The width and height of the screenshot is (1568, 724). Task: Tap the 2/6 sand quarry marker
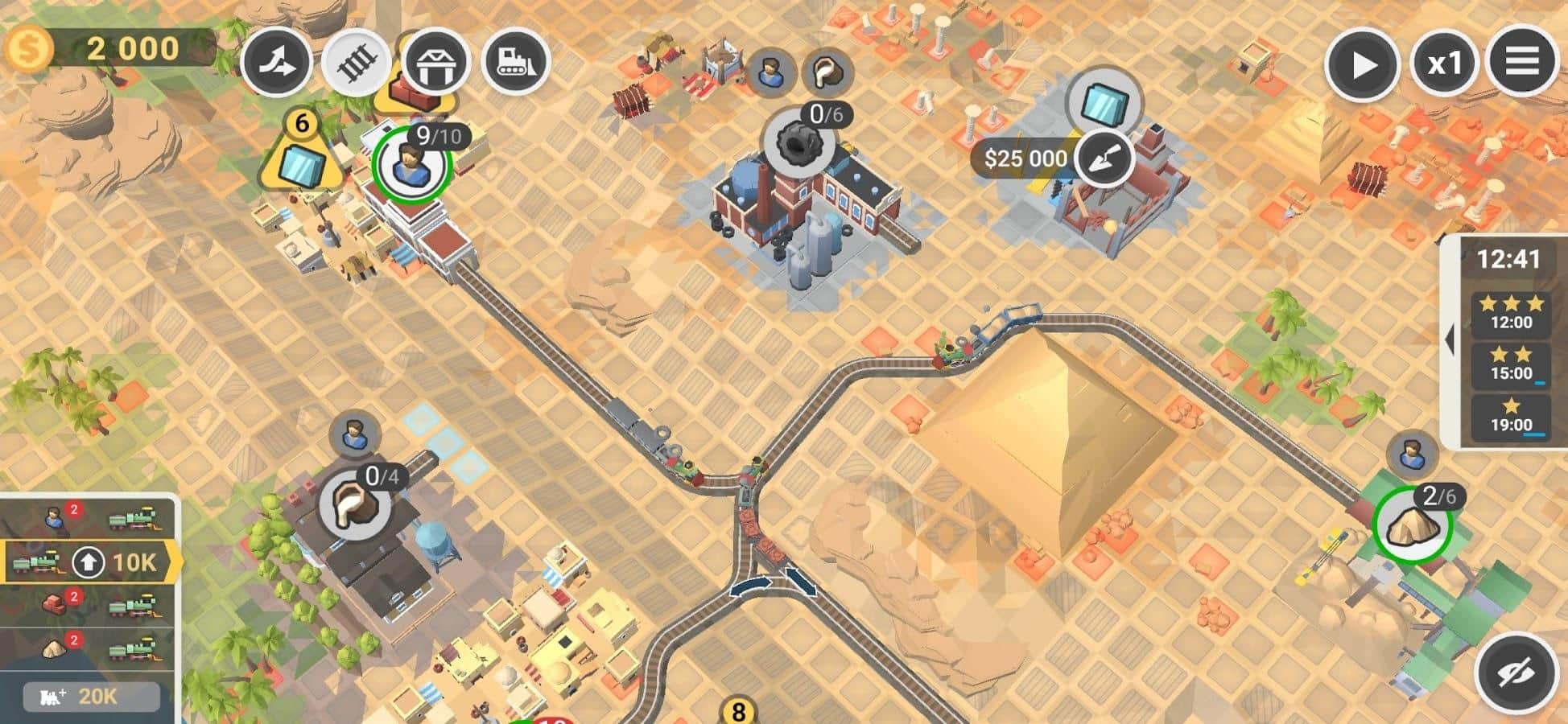tap(1412, 525)
